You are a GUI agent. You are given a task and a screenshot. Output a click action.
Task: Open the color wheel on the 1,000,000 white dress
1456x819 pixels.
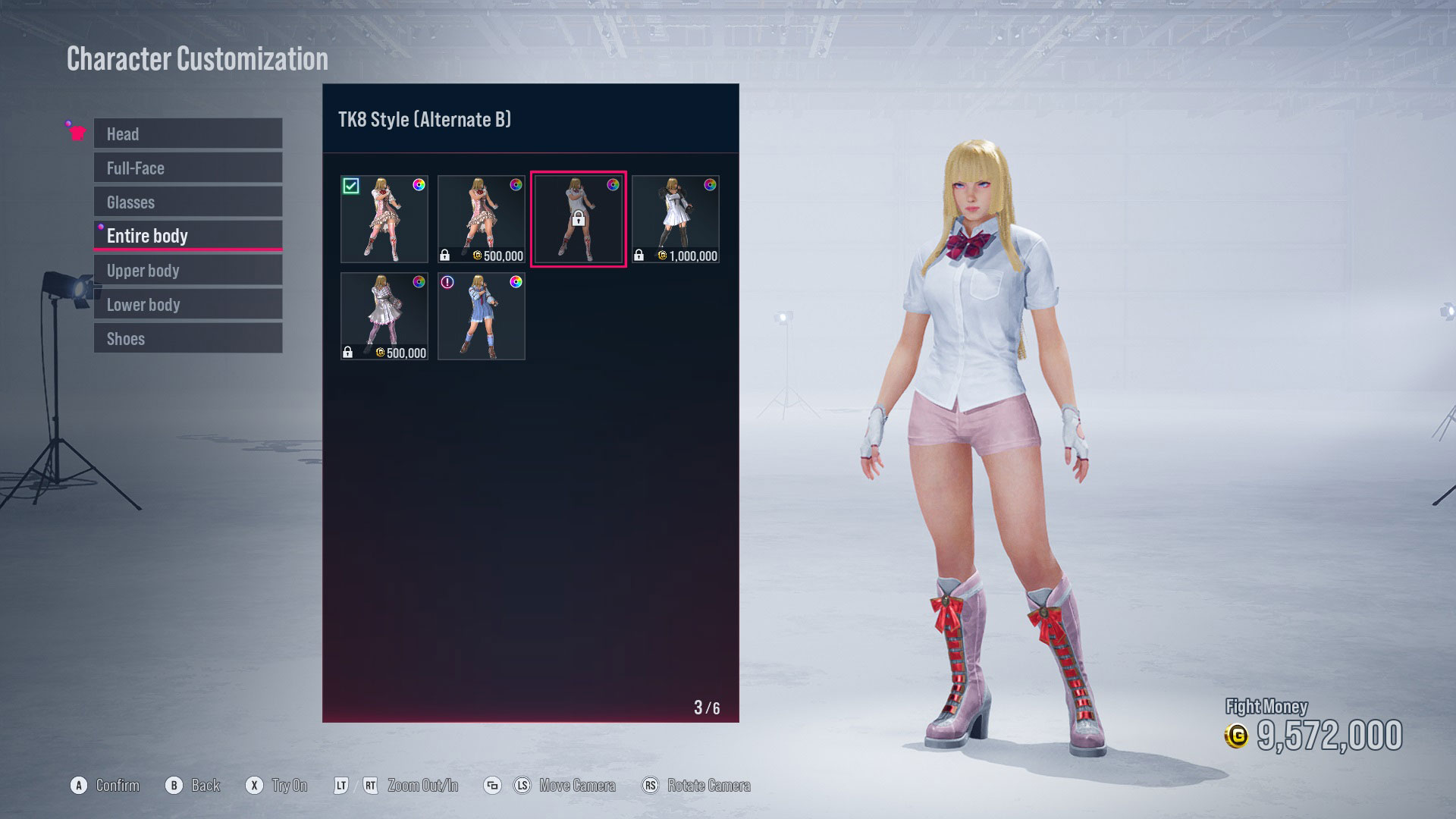pos(710,186)
